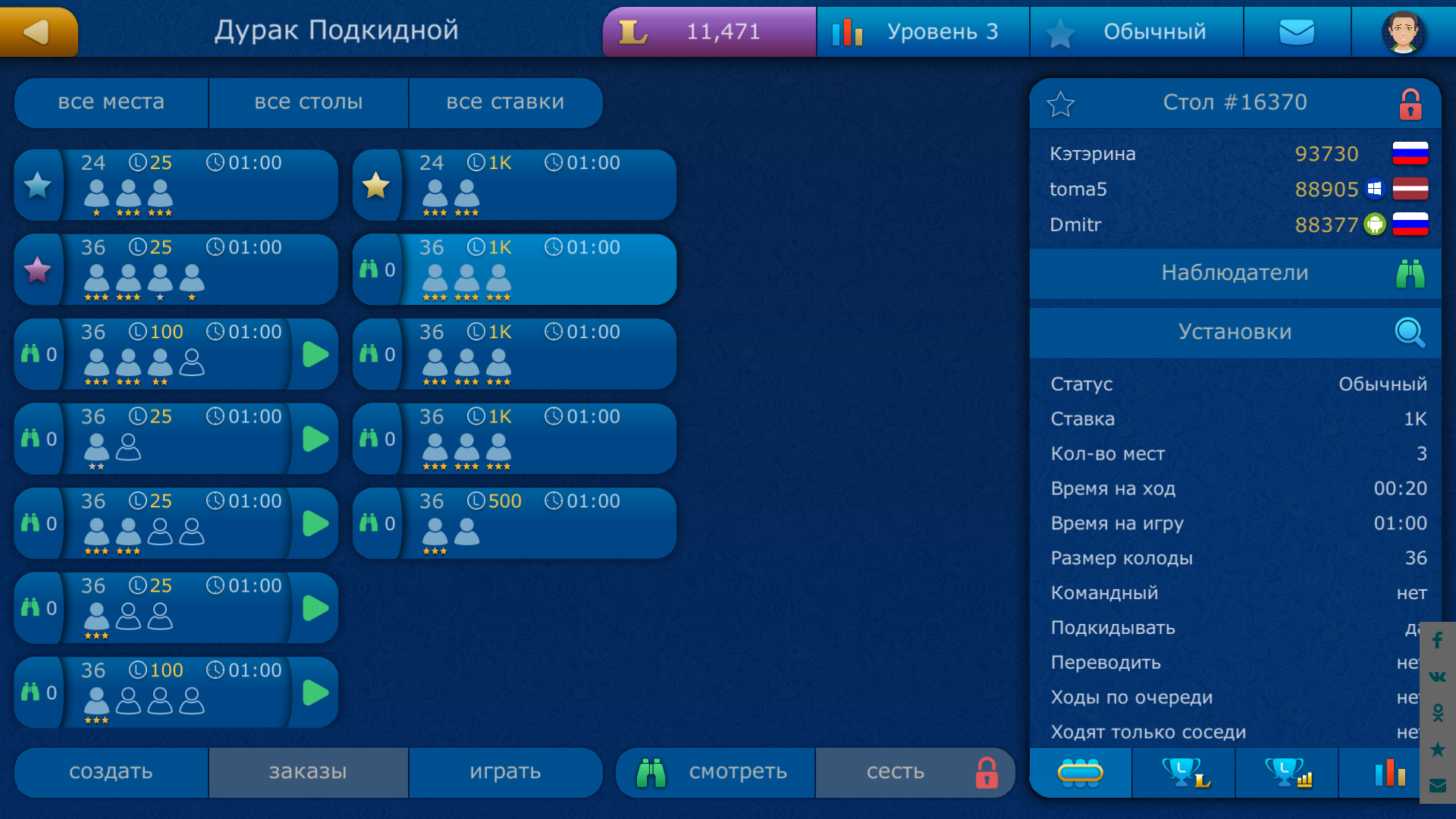
Task: Toggle the pink star on the 36-deck 25 table
Action: coord(38,269)
